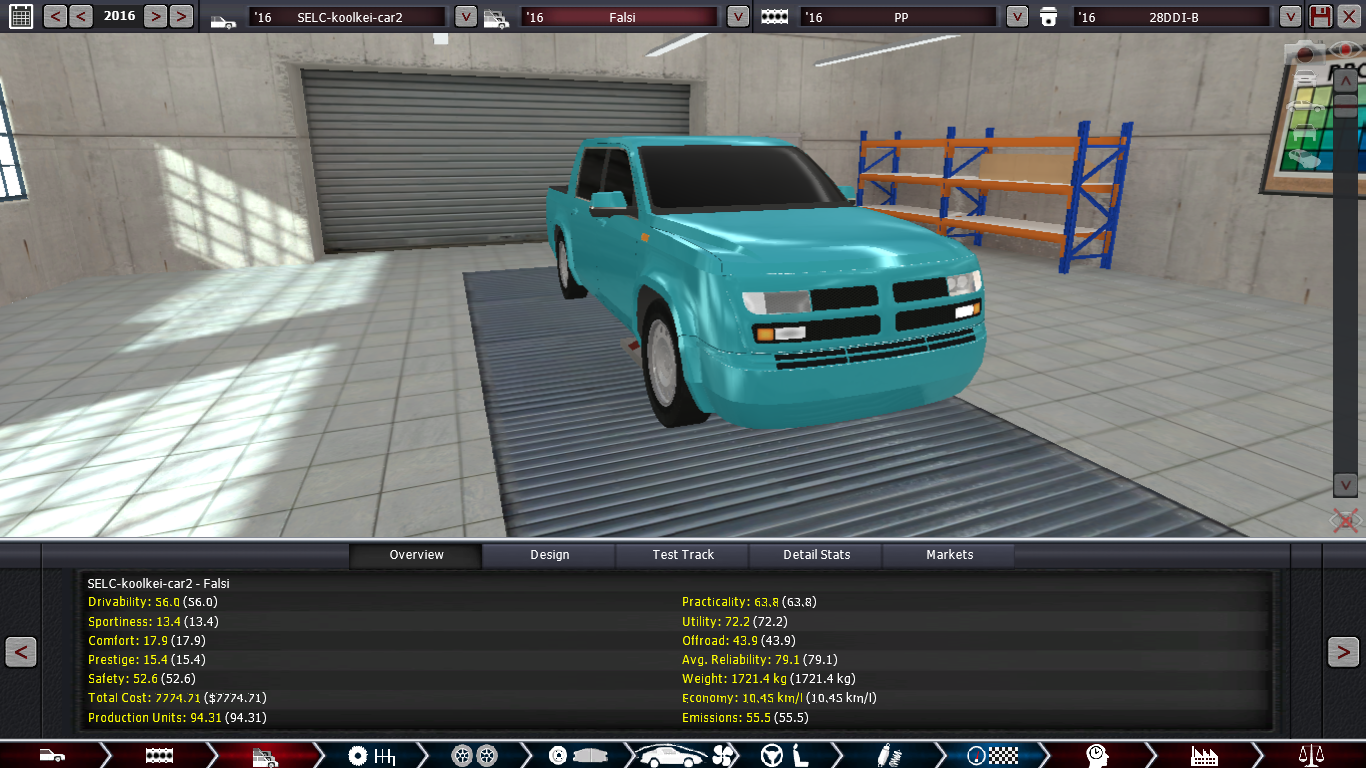Toggle the crossed-out eye visibility icon
Image resolution: width=1366 pixels, height=768 pixels.
pyautogui.click(x=1345, y=520)
